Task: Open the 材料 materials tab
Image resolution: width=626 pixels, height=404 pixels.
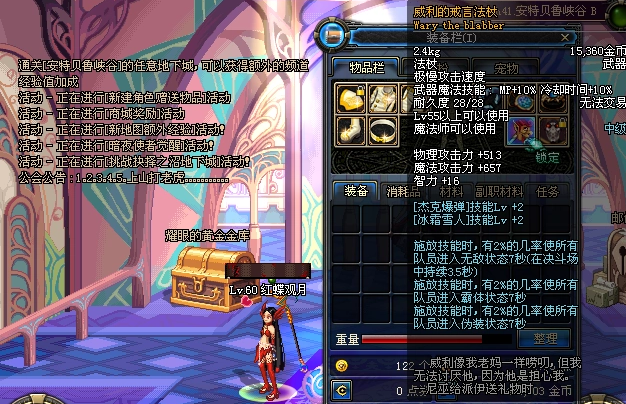Action: pyautogui.click(x=451, y=191)
